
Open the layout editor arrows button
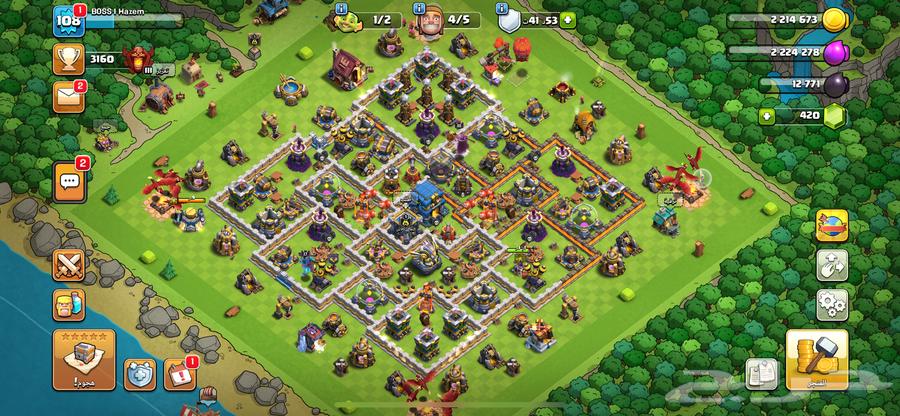tap(831, 265)
